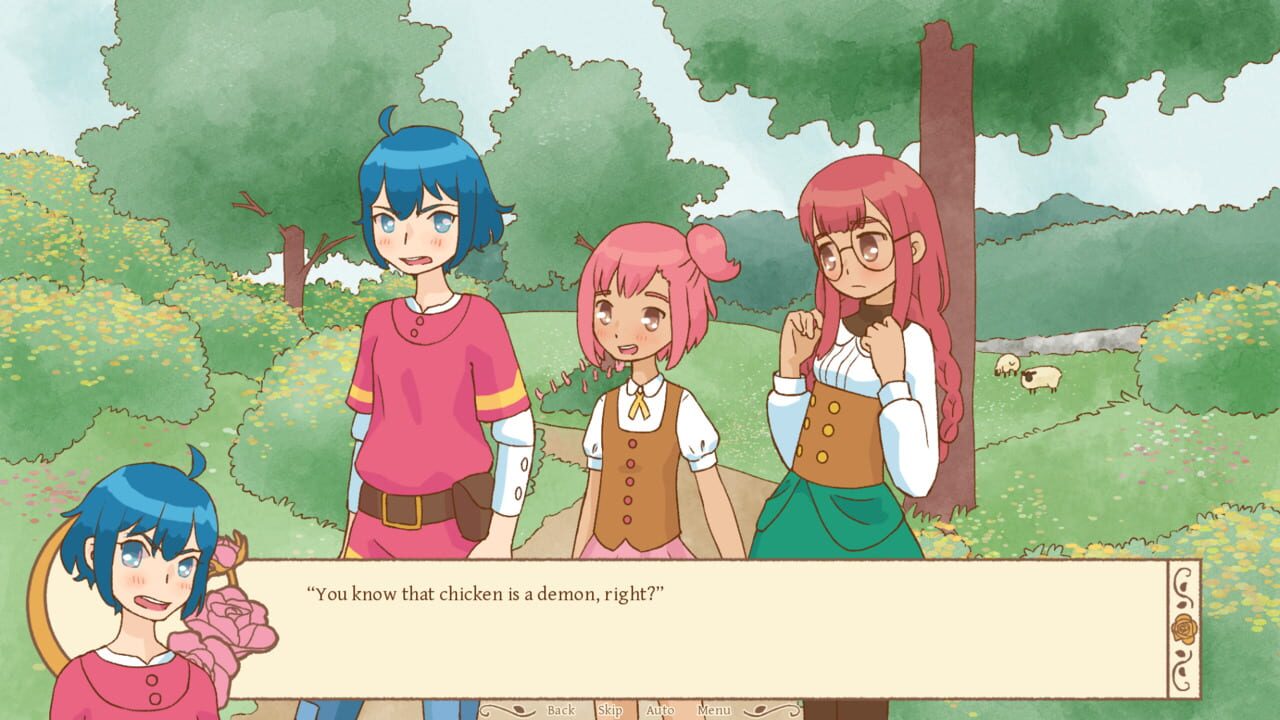Expand the quick menu bar options
The image size is (1280, 720).
637,710
